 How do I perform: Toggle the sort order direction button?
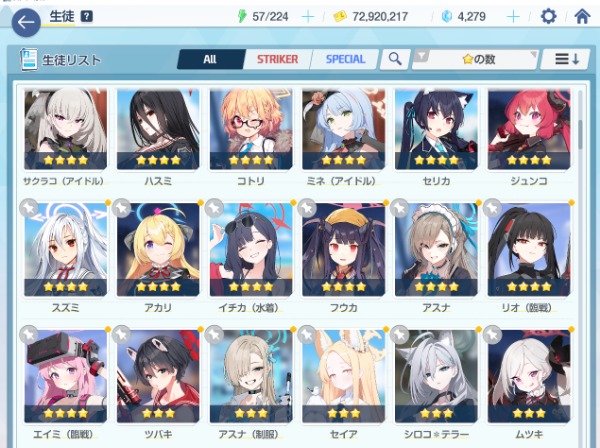[565, 59]
